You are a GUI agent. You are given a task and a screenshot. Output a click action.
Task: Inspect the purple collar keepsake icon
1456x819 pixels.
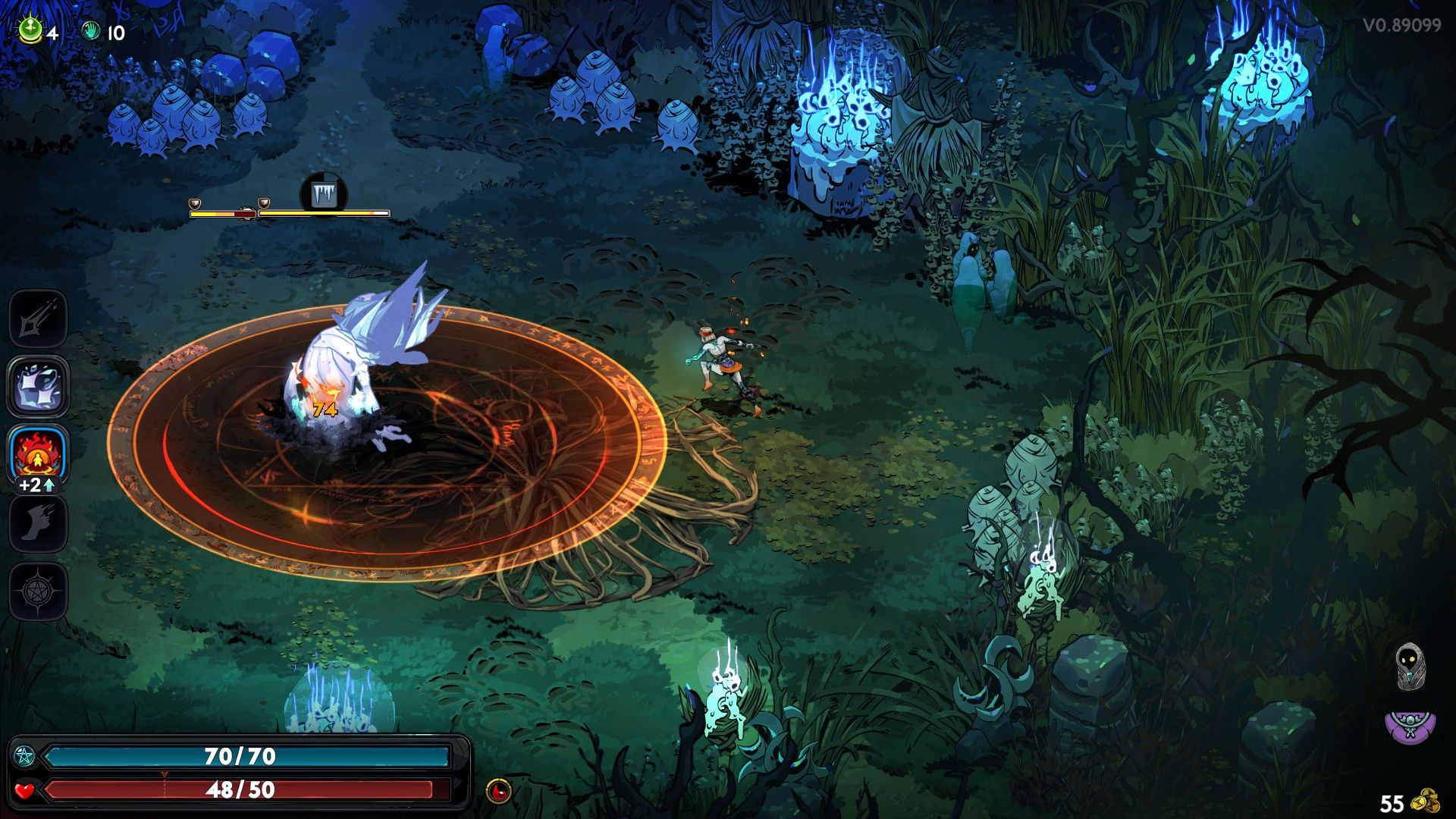(1409, 725)
